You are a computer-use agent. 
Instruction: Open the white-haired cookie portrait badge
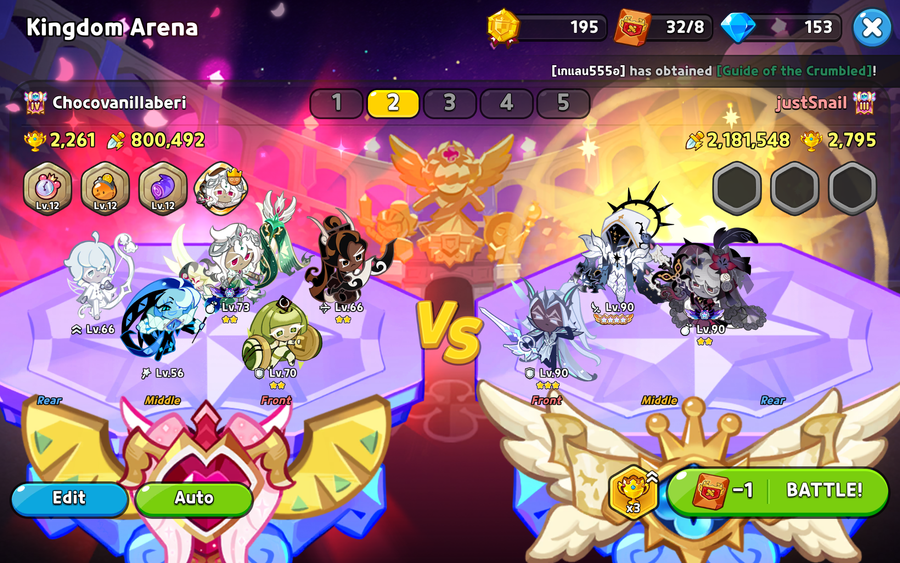pyautogui.click(x=220, y=187)
